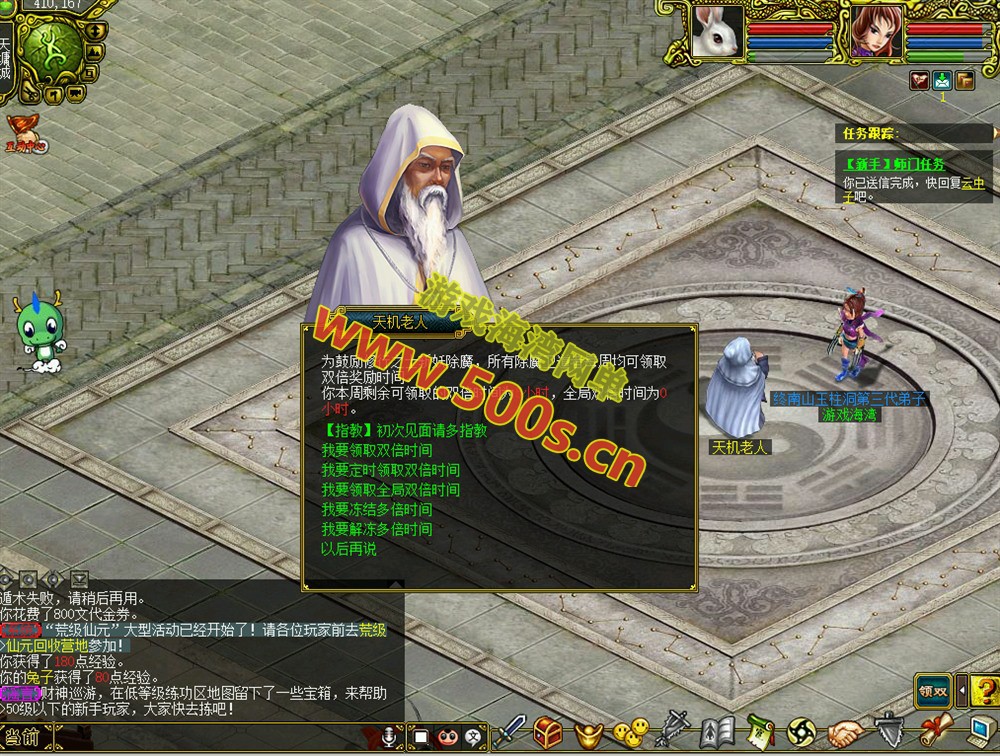
Task: Open the sword icon in the bottom toolbar
Action: click(x=512, y=733)
